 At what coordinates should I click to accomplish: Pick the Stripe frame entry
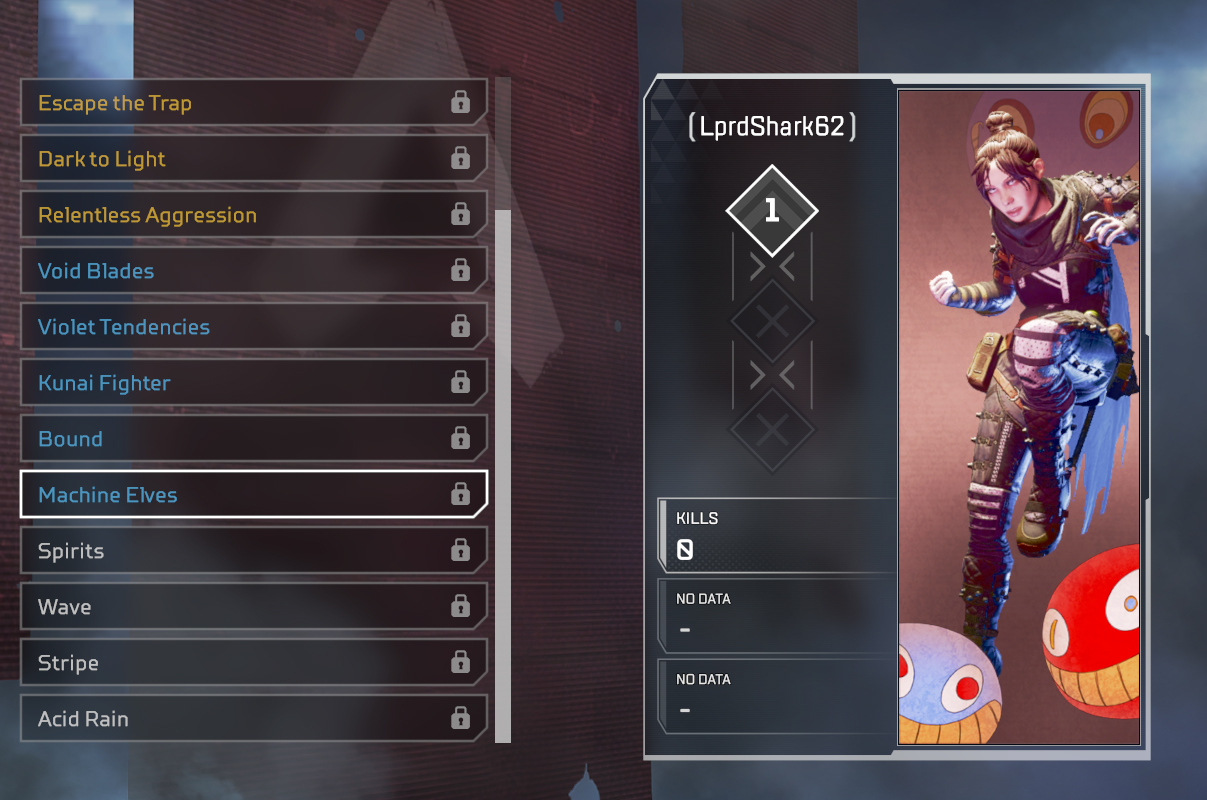click(x=253, y=663)
